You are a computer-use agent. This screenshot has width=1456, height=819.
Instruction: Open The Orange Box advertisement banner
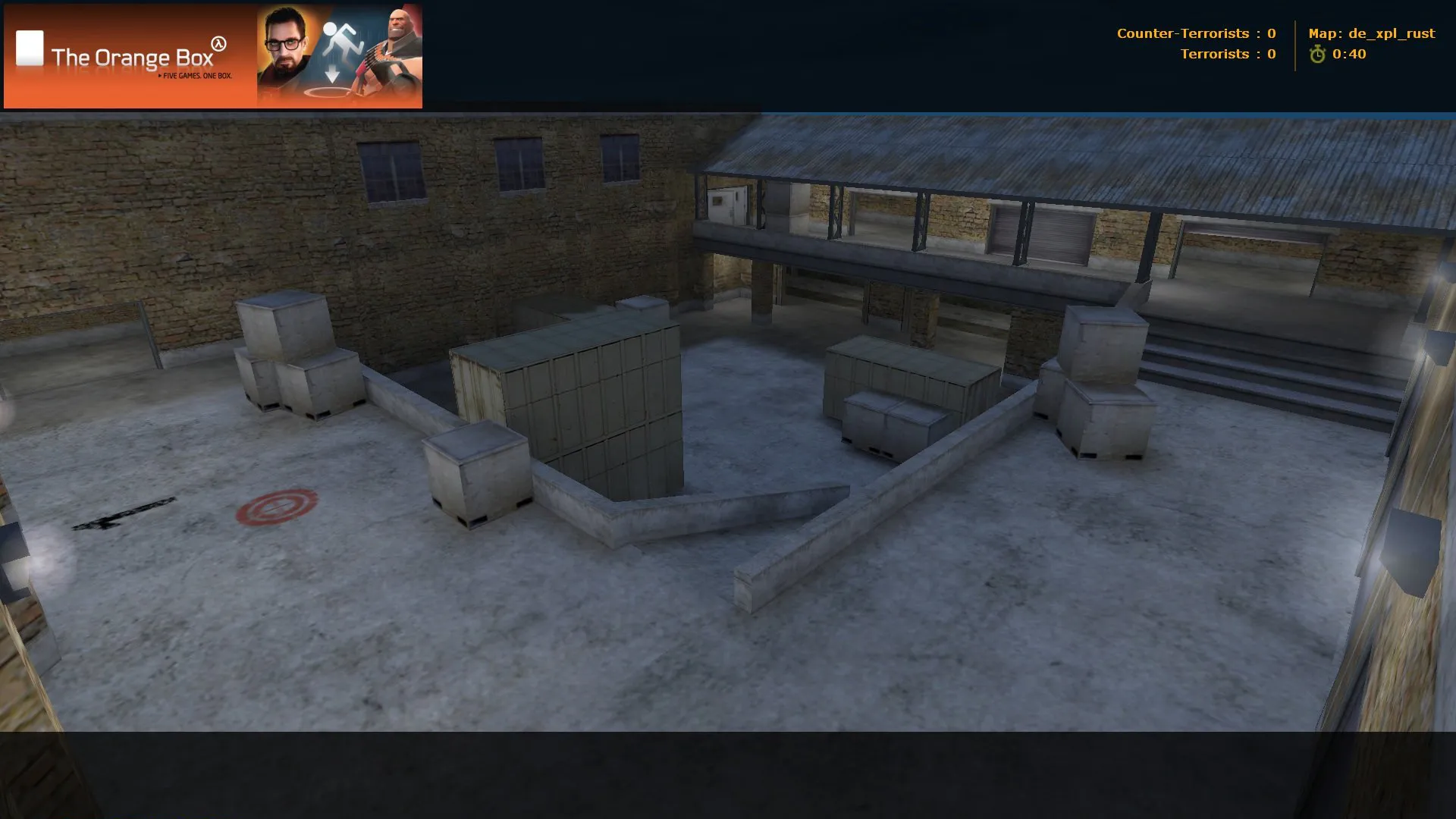pos(212,55)
